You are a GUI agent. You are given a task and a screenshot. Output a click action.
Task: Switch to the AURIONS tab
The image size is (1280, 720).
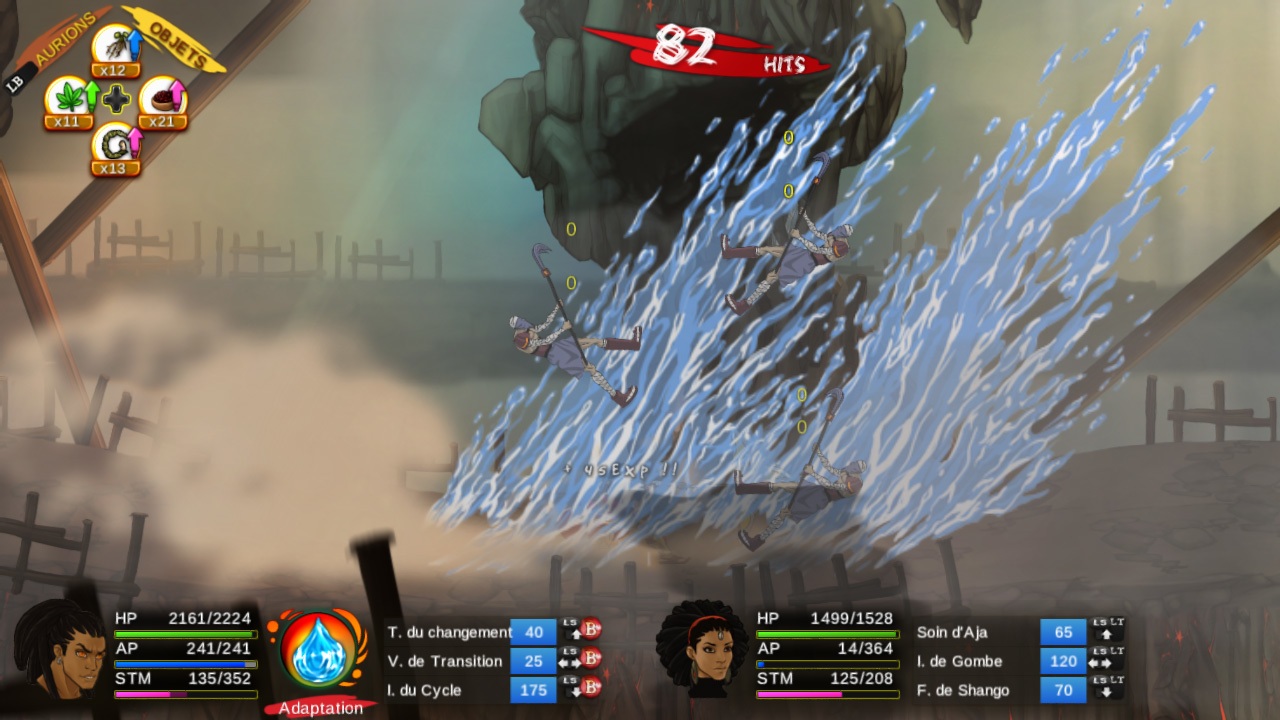tap(64, 36)
